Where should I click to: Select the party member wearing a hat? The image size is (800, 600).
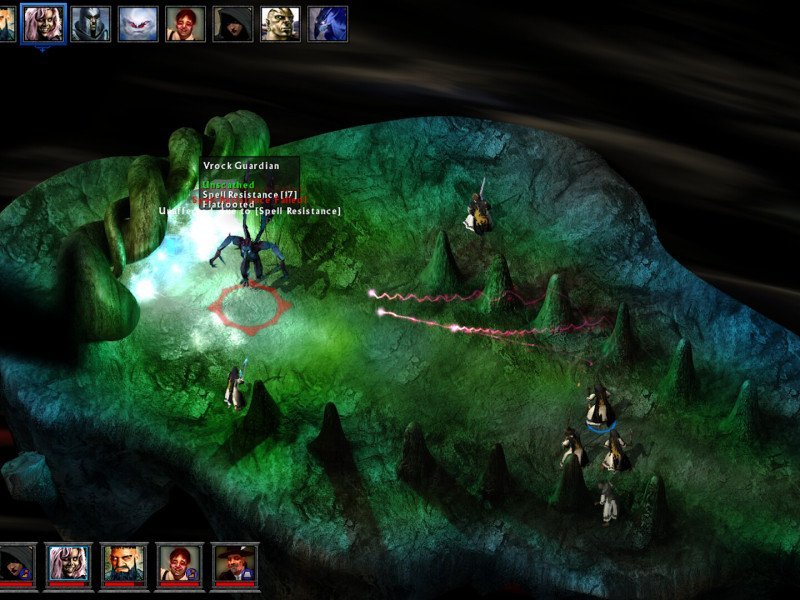pyautogui.click(x=235, y=565)
